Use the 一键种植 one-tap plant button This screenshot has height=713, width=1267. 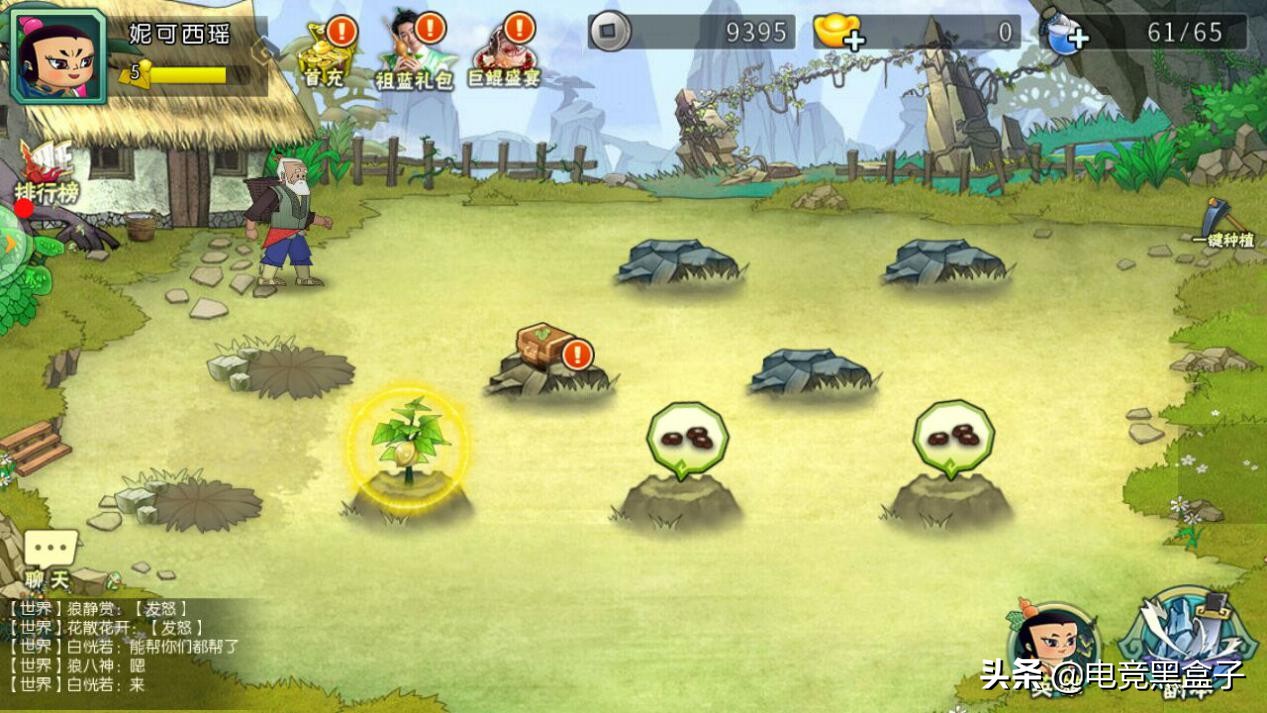click(1222, 223)
